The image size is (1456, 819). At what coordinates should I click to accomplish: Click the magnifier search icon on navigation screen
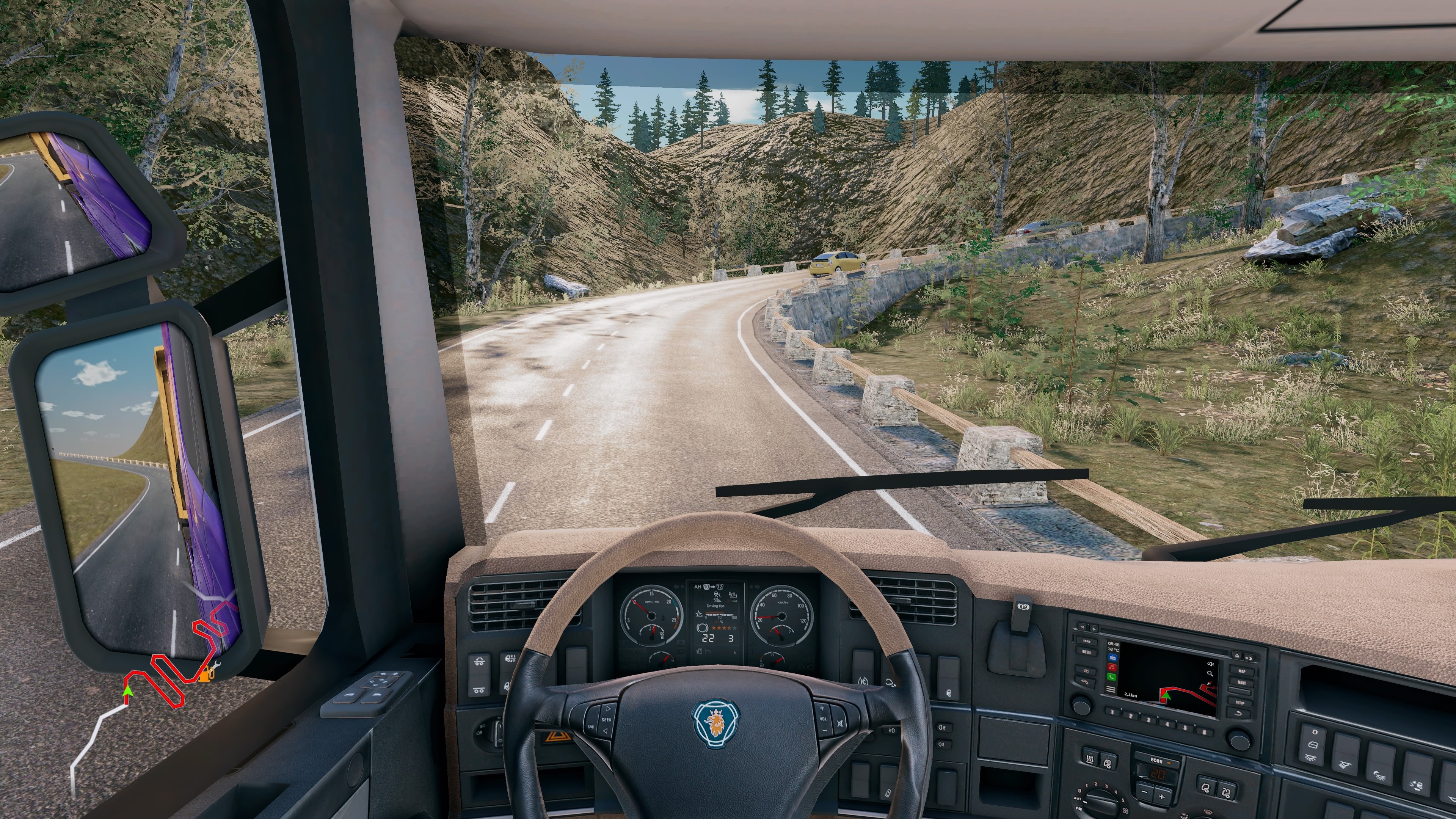[x=1210, y=674]
